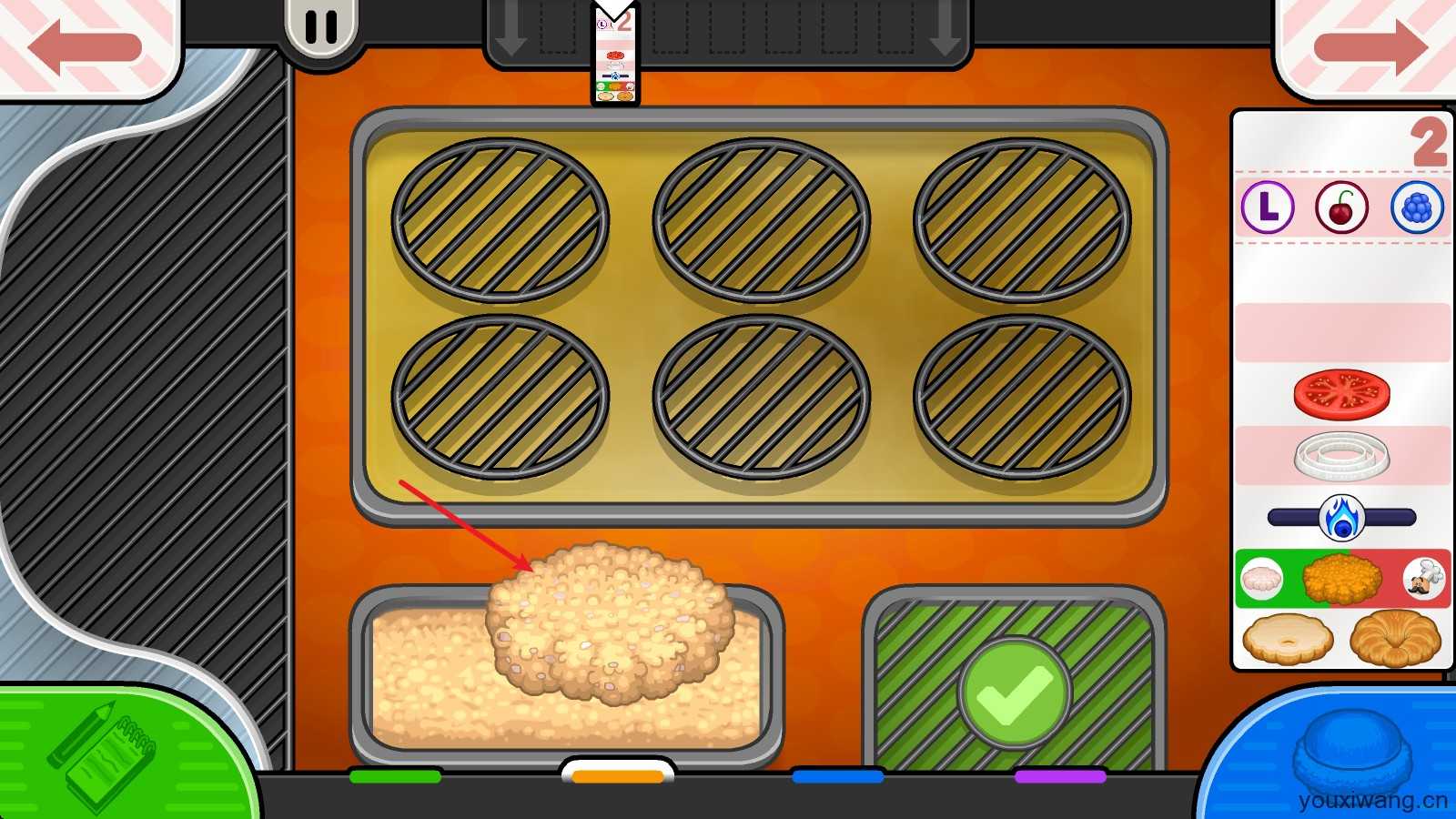The width and height of the screenshot is (1456, 819).
Task: Select the orange station tab
Action: point(618,775)
